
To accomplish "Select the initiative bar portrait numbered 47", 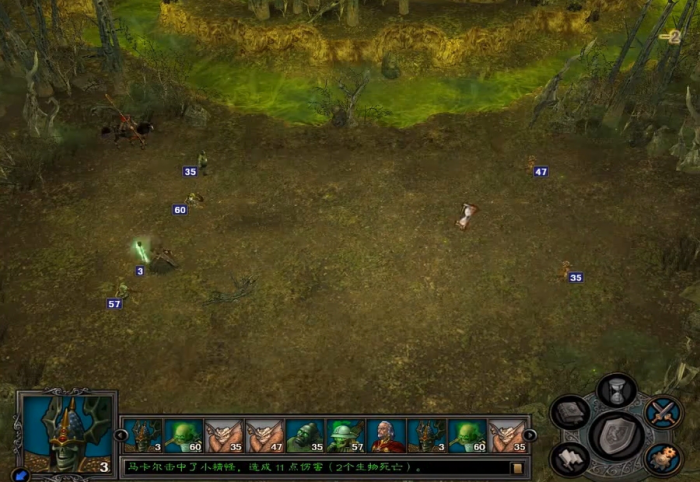I will click(x=265, y=436).
